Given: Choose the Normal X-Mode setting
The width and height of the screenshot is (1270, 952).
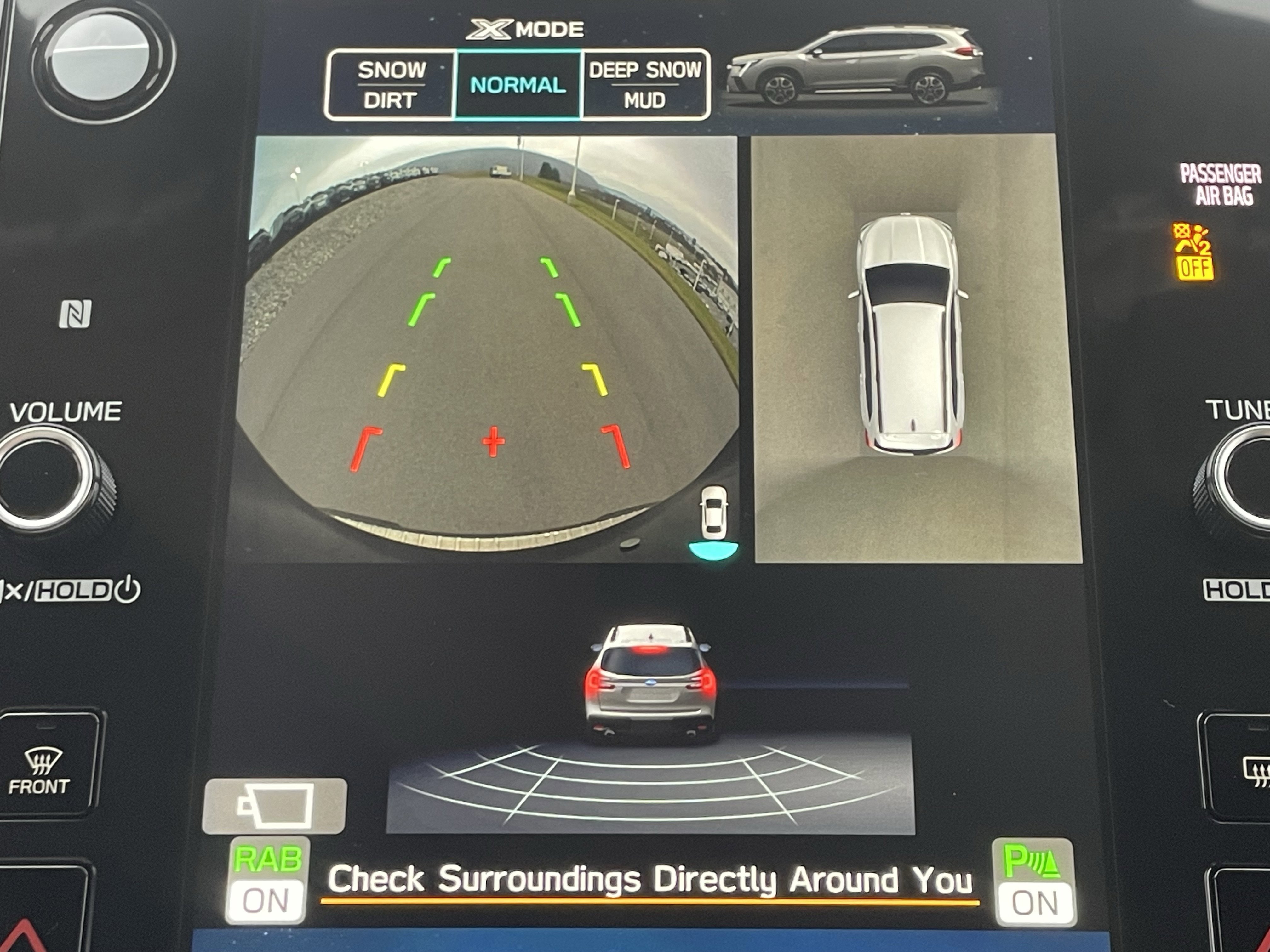Looking at the screenshot, I should coord(518,85).
